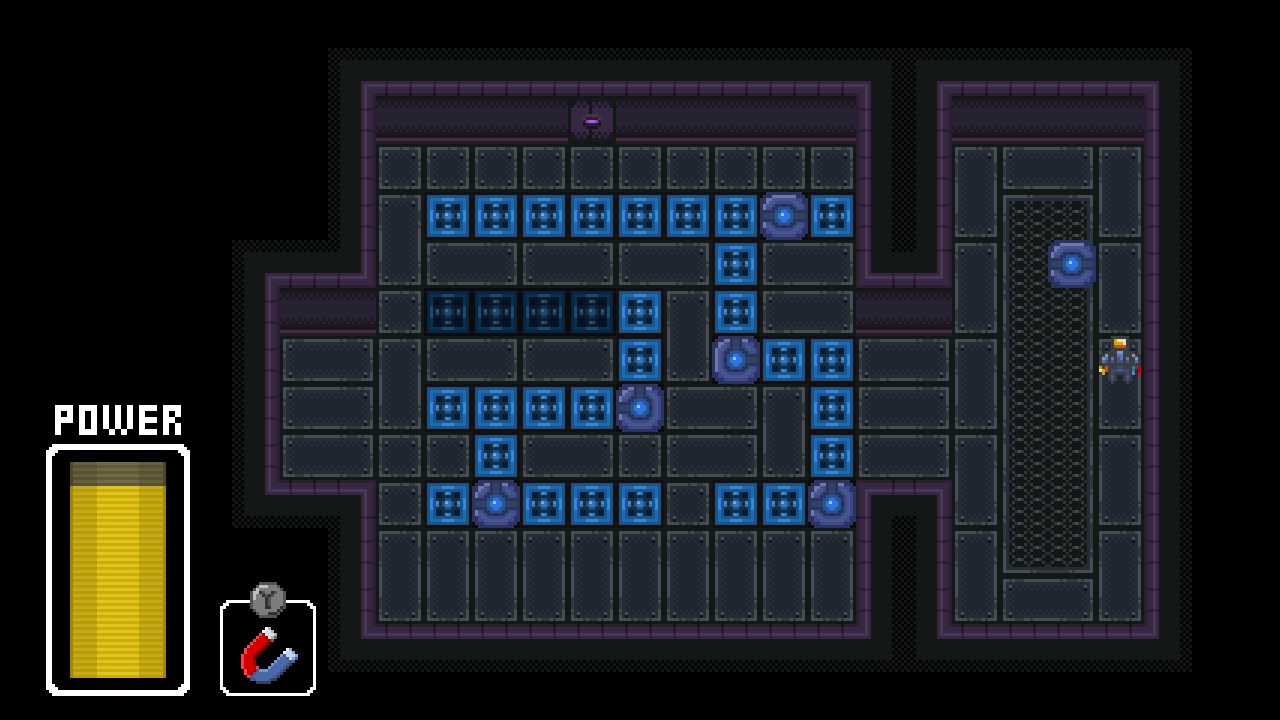This screenshot has height=720, width=1280.
Task: Select the large round block near room center
Action: point(737,357)
